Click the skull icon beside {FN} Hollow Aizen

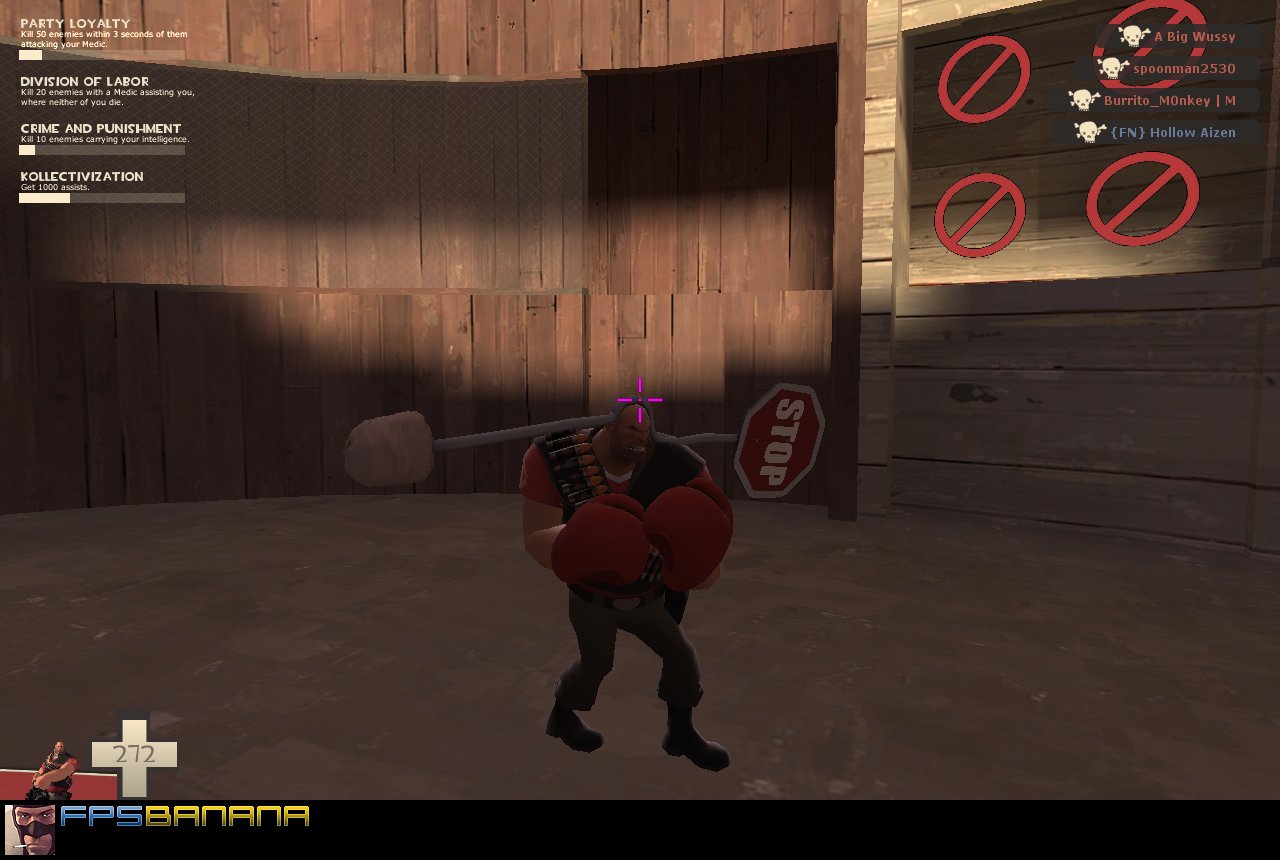[x=1087, y=132]
